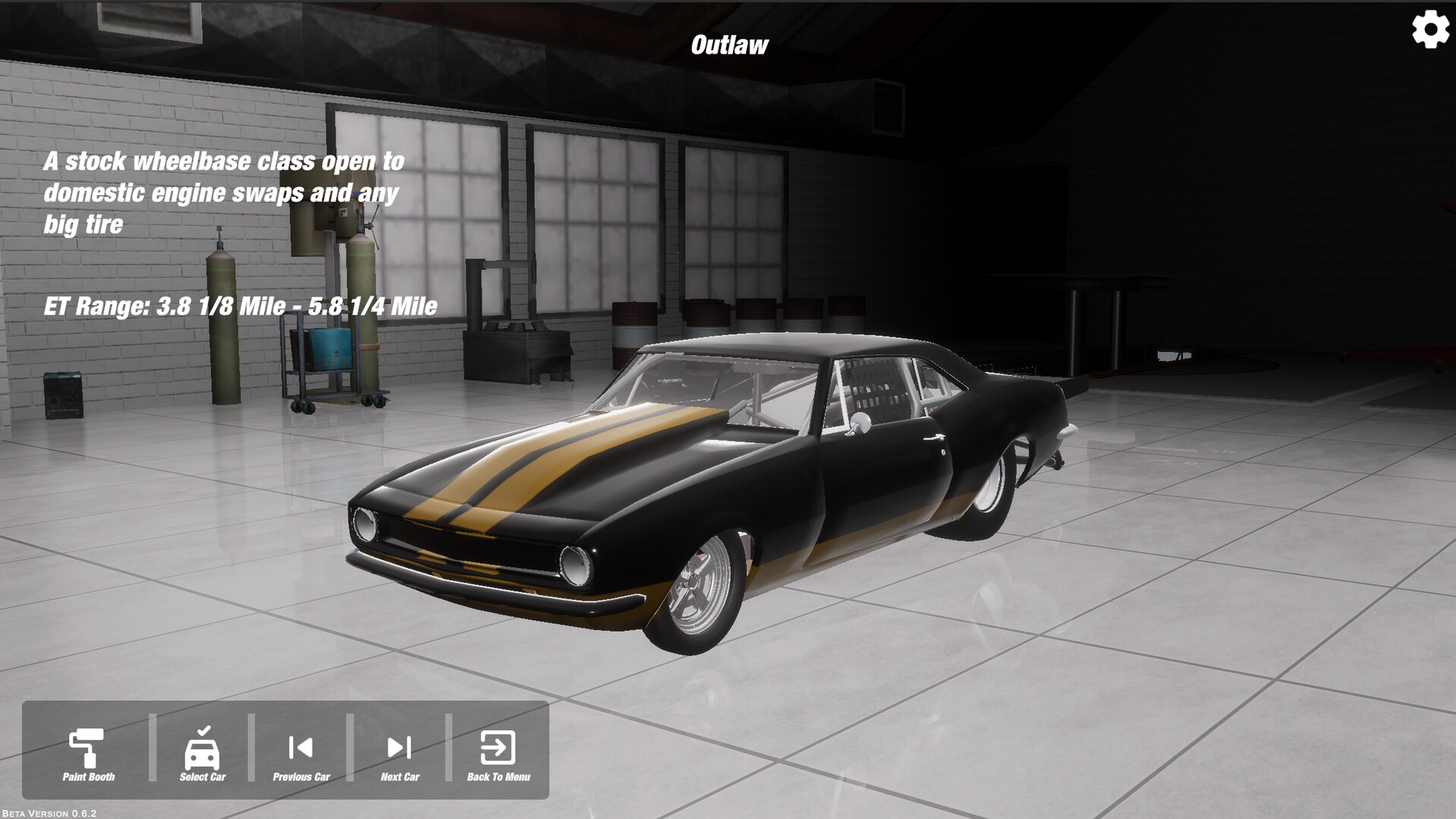
Task: Click the arrow inside the exit-door icon
Action: [497, 749]
